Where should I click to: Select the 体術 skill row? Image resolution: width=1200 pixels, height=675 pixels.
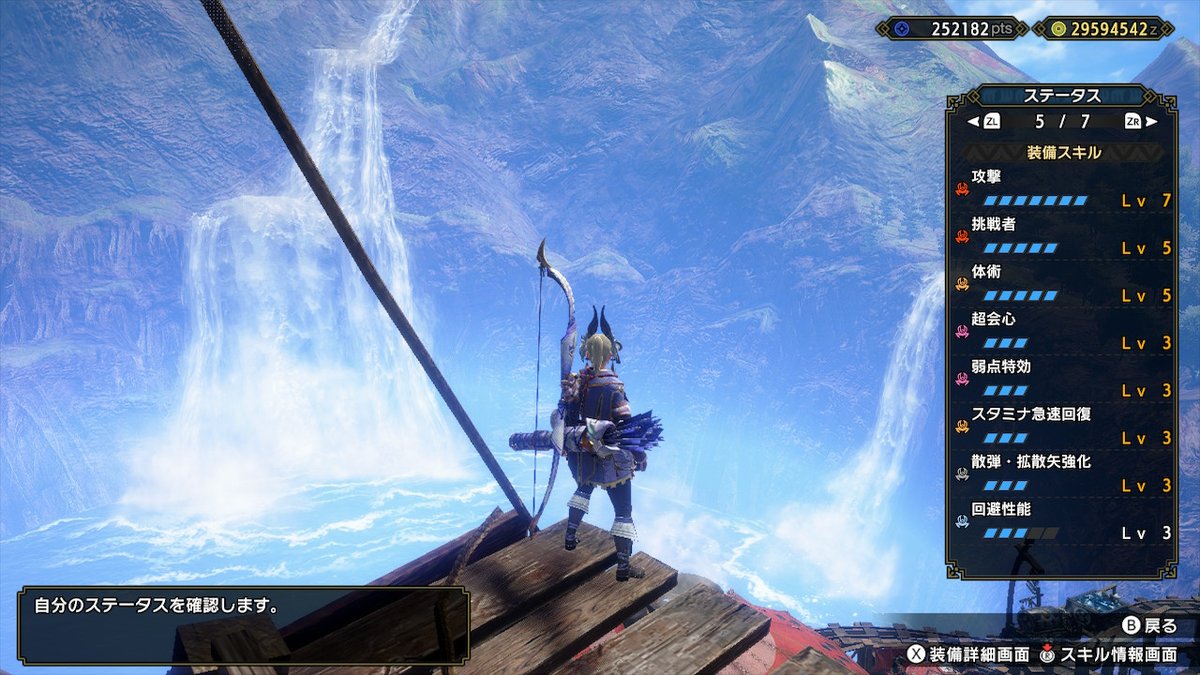[1062, 284]
